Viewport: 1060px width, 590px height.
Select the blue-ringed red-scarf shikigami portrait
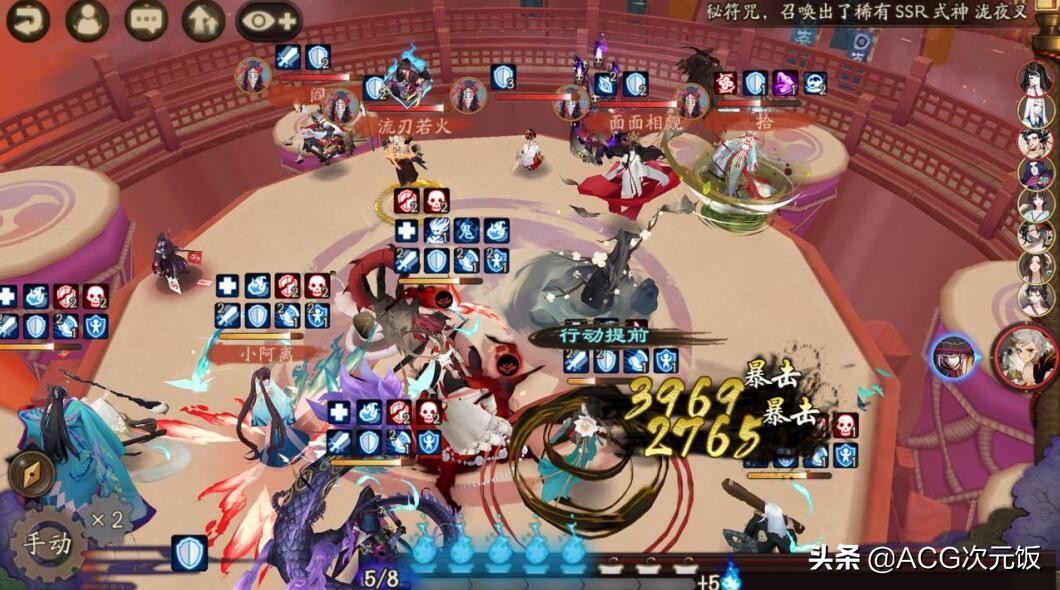[953, 358]
